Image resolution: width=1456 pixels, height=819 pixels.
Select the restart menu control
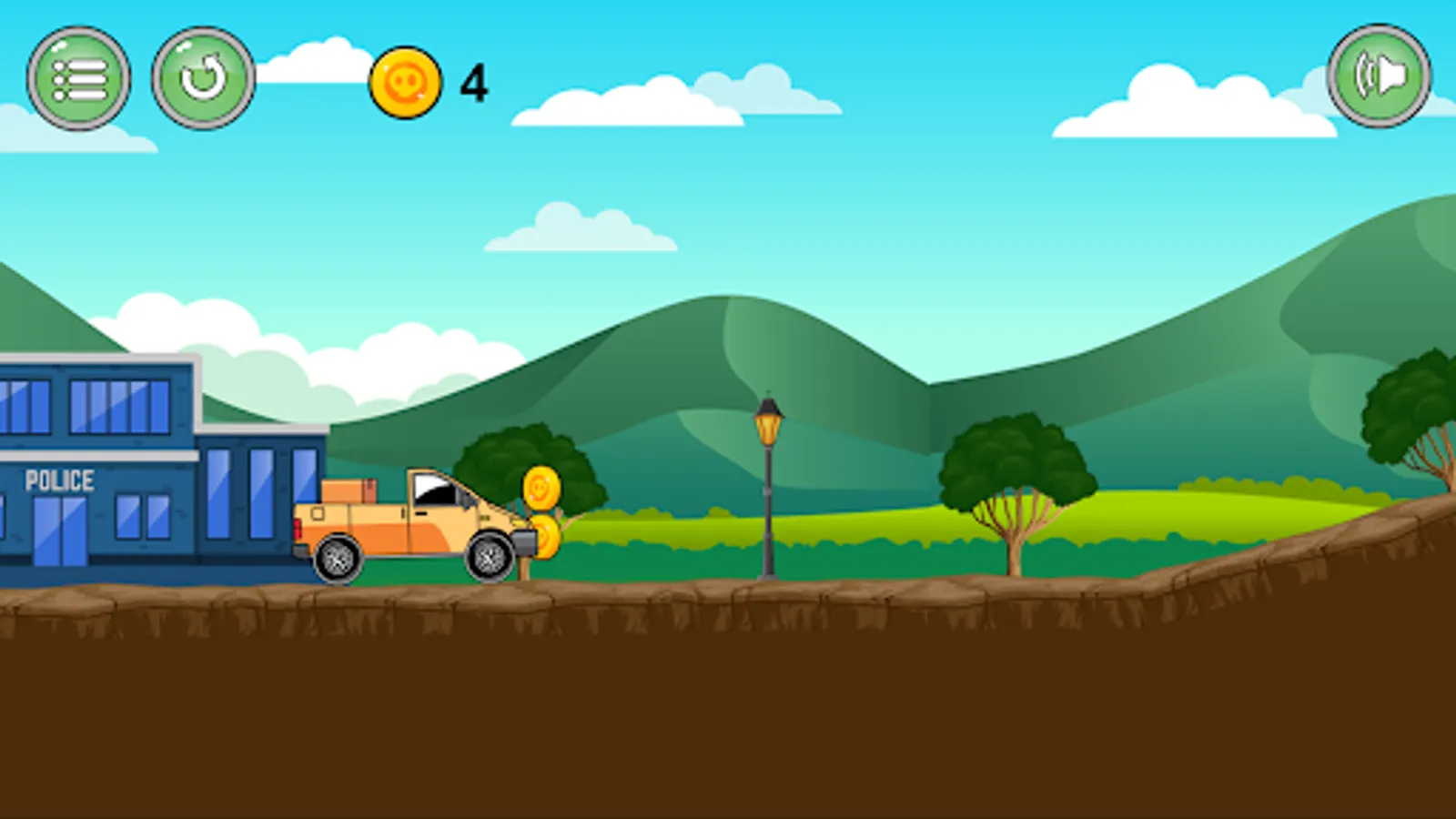tap(205, 79)
